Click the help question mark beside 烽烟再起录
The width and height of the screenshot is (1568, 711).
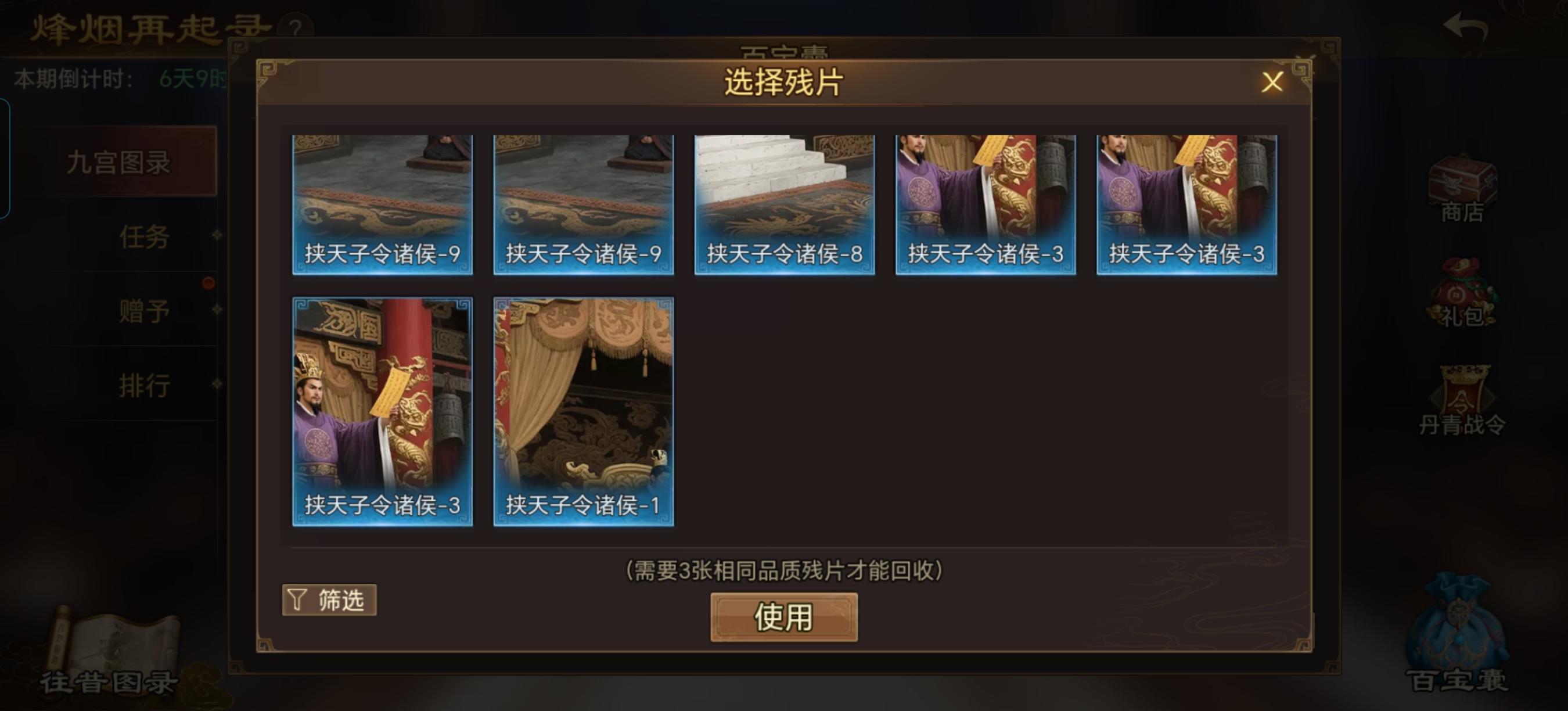pyautogui.click(x=296, y=26)
